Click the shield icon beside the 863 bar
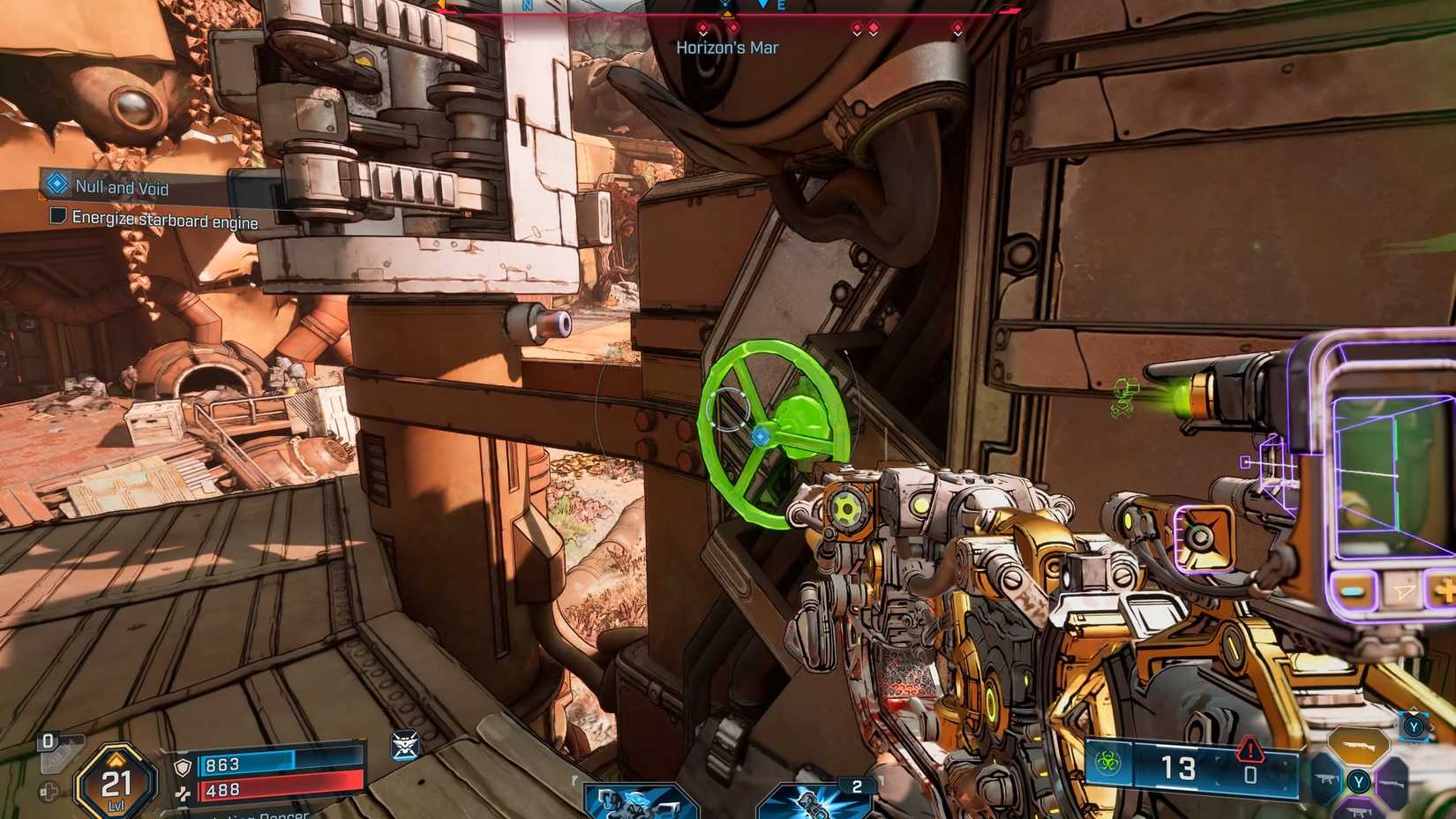Image resolution: width=1456 pixels, height=819 pixels. [183, 766]
